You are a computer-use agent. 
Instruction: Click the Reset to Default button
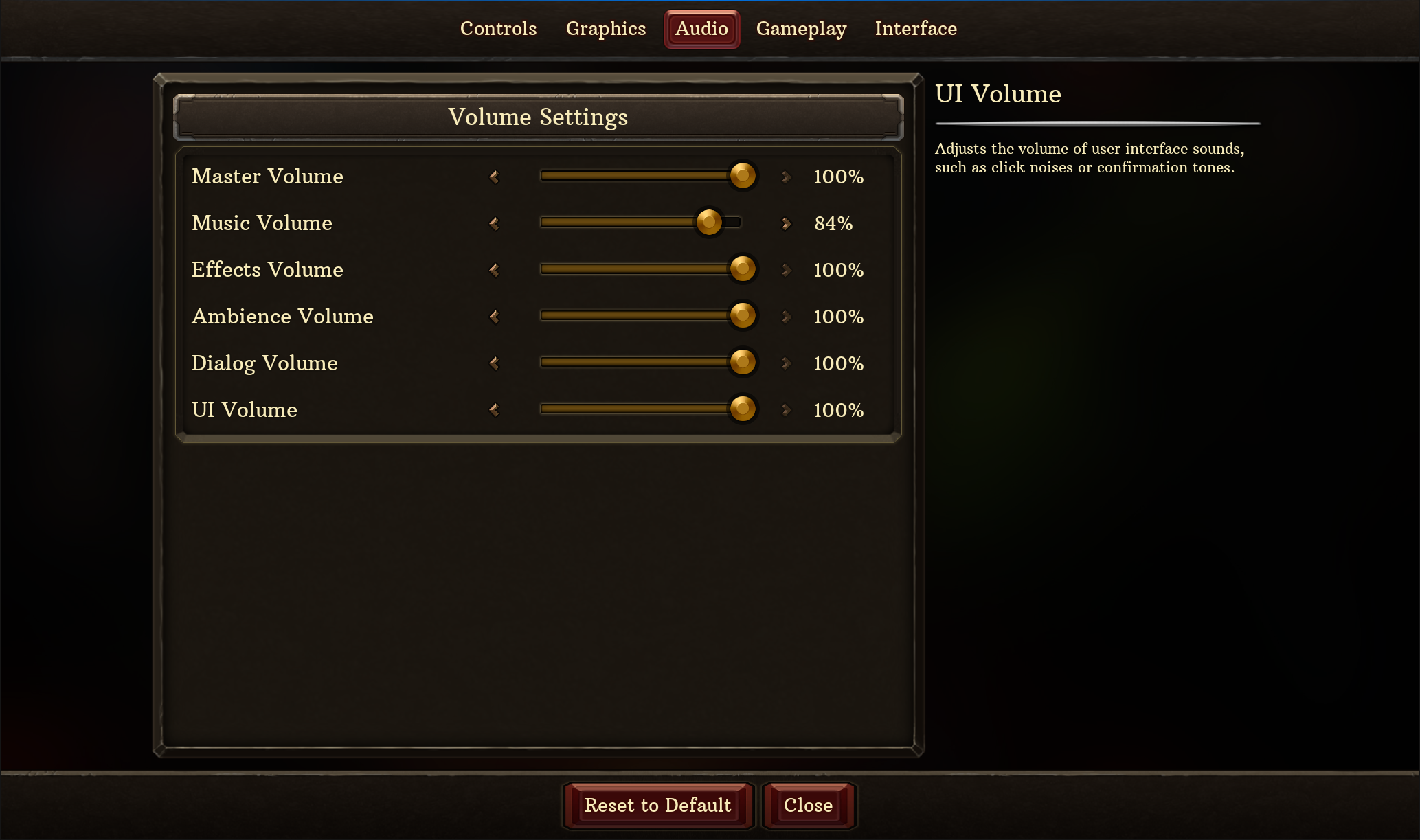point(657,806)
